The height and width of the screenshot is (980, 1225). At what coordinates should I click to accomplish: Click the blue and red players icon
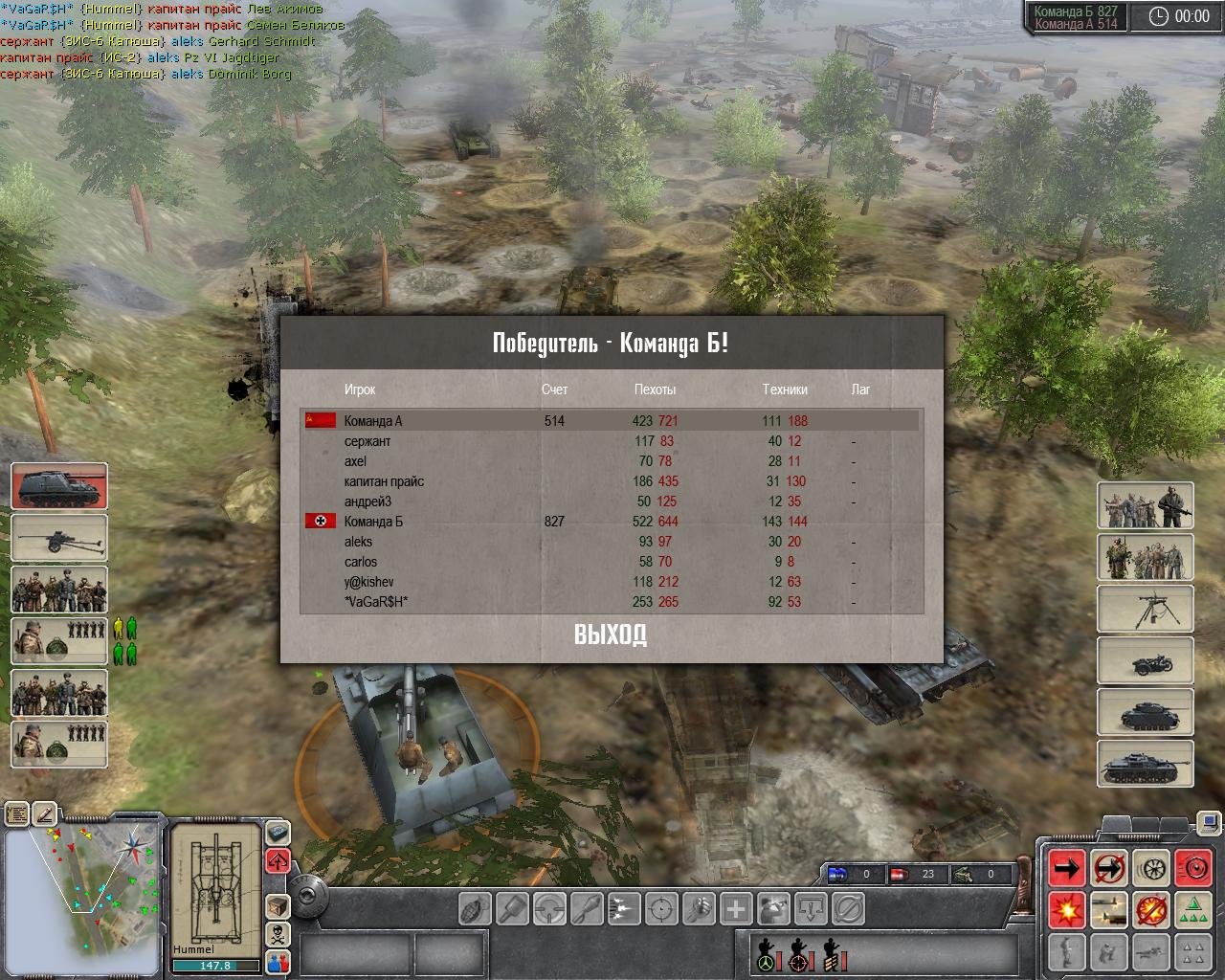click(278, 961)
